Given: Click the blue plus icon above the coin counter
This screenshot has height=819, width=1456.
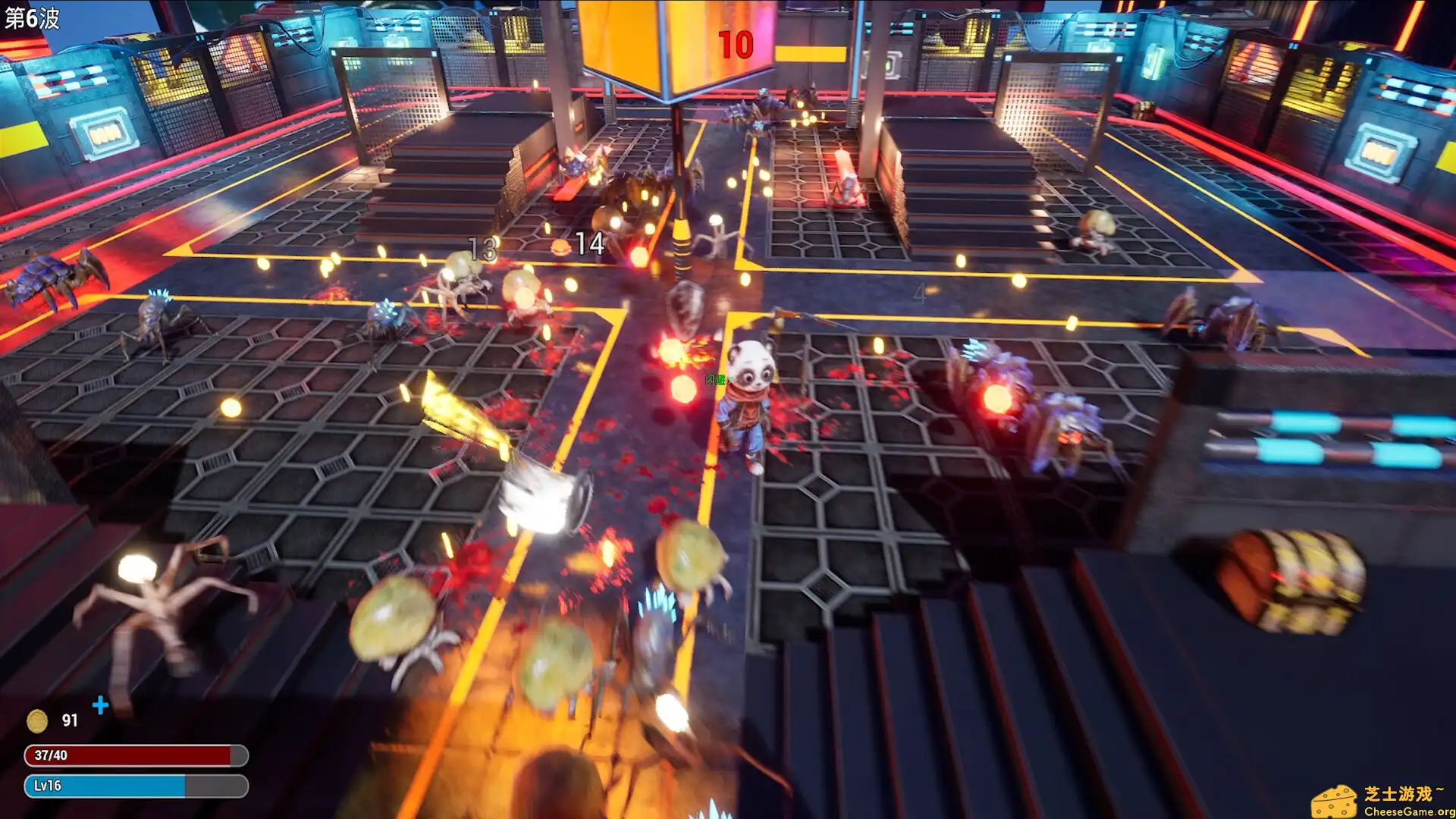Looking at the screenshot, I should (x=99, y=706).
